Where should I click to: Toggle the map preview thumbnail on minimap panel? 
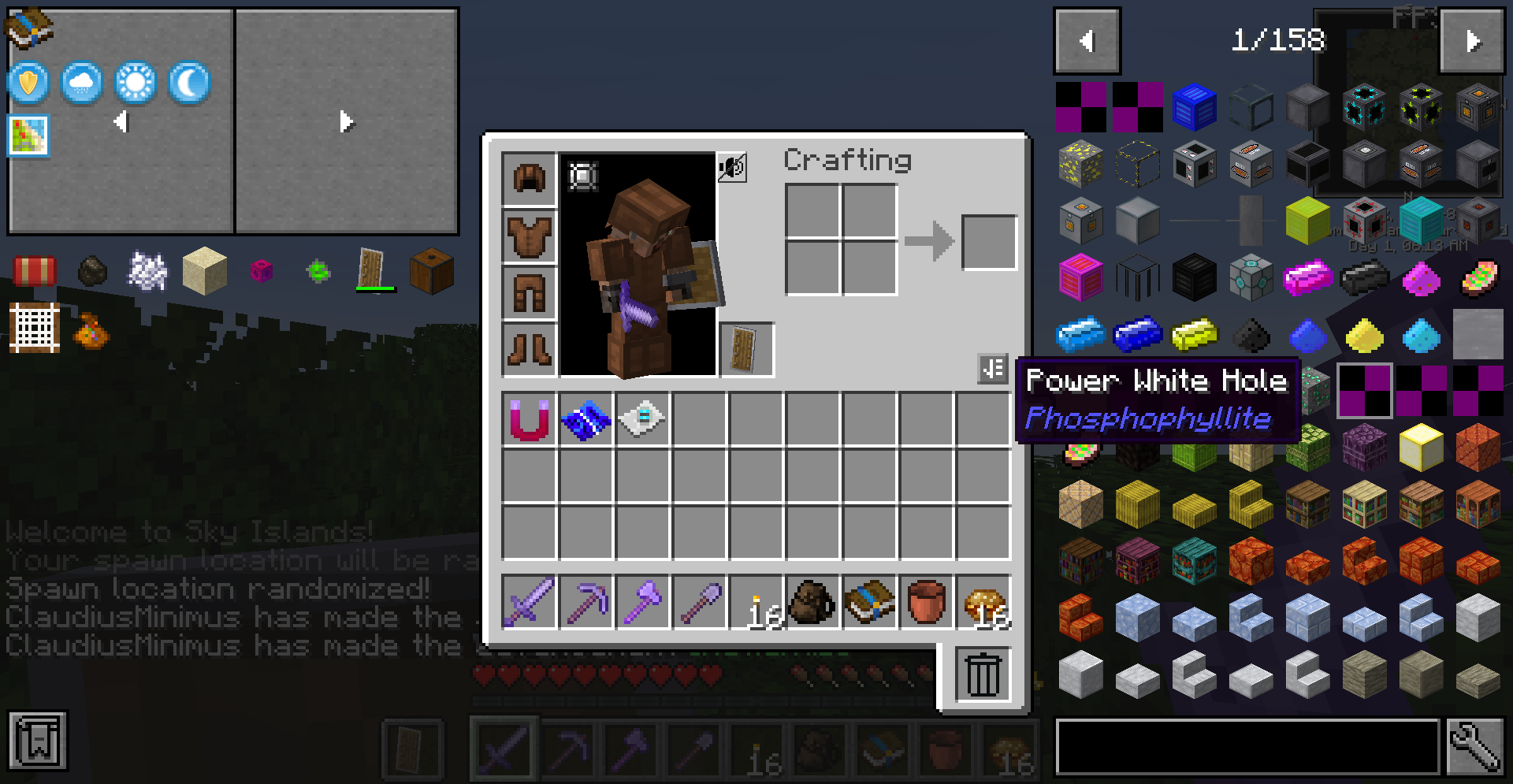[28, 136]
